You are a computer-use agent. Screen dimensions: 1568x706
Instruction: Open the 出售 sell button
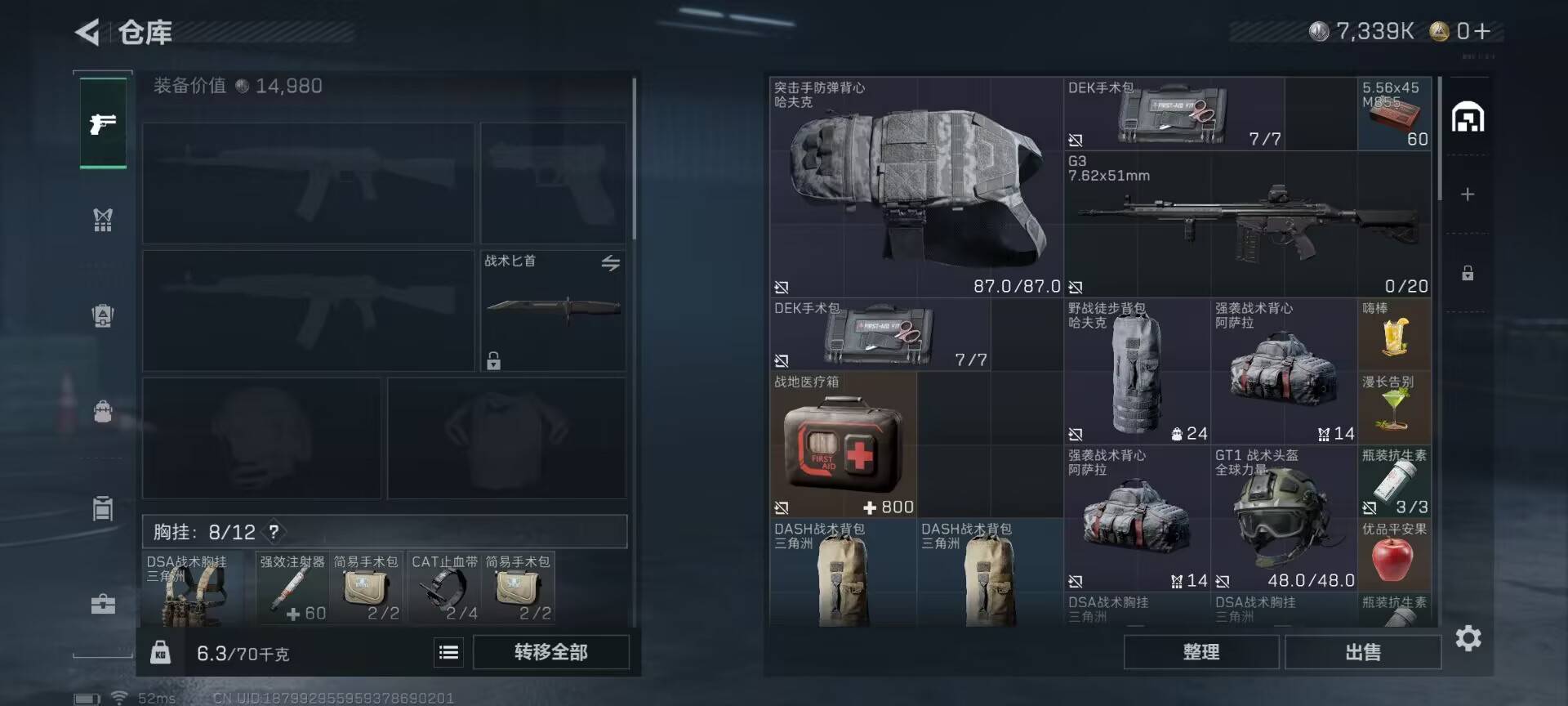[x=1362, y=652]
